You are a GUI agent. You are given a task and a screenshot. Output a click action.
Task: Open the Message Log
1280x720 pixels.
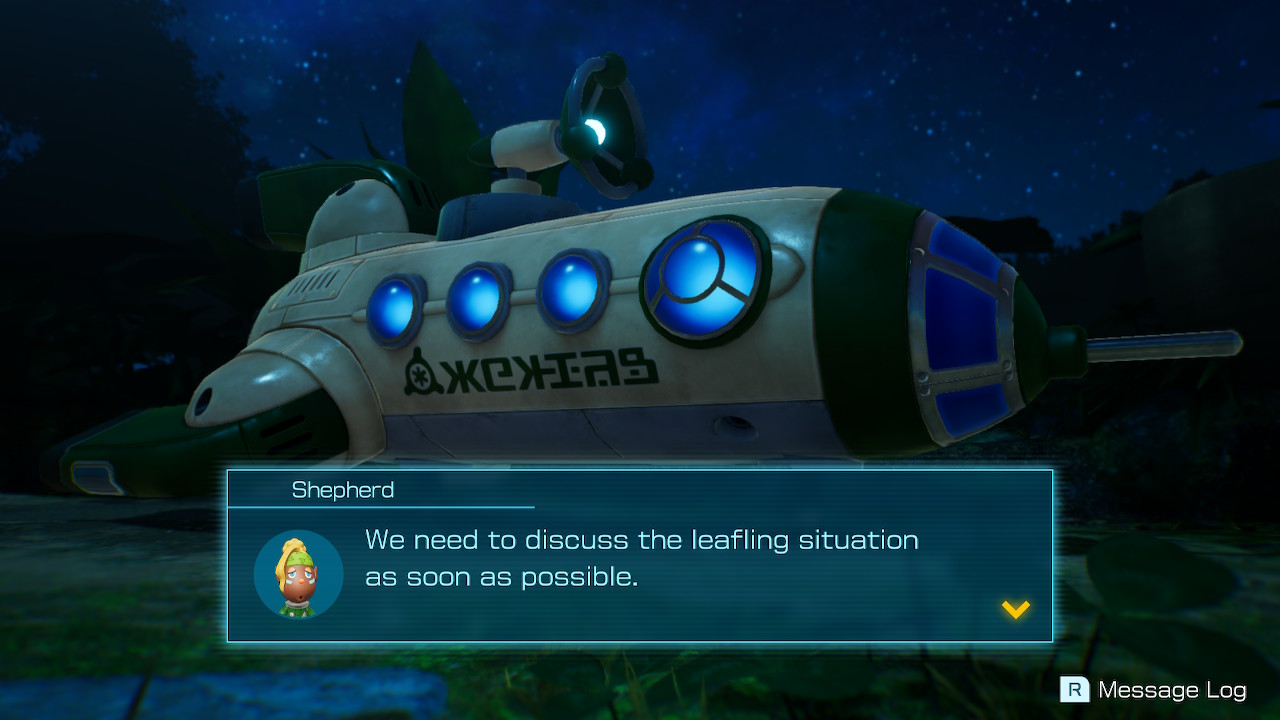[x=1154, y=690]
